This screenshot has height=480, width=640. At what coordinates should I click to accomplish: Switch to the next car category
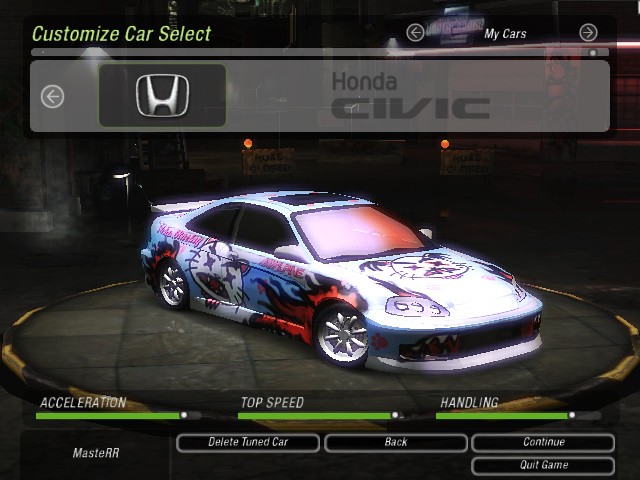[x=588, y=33]
